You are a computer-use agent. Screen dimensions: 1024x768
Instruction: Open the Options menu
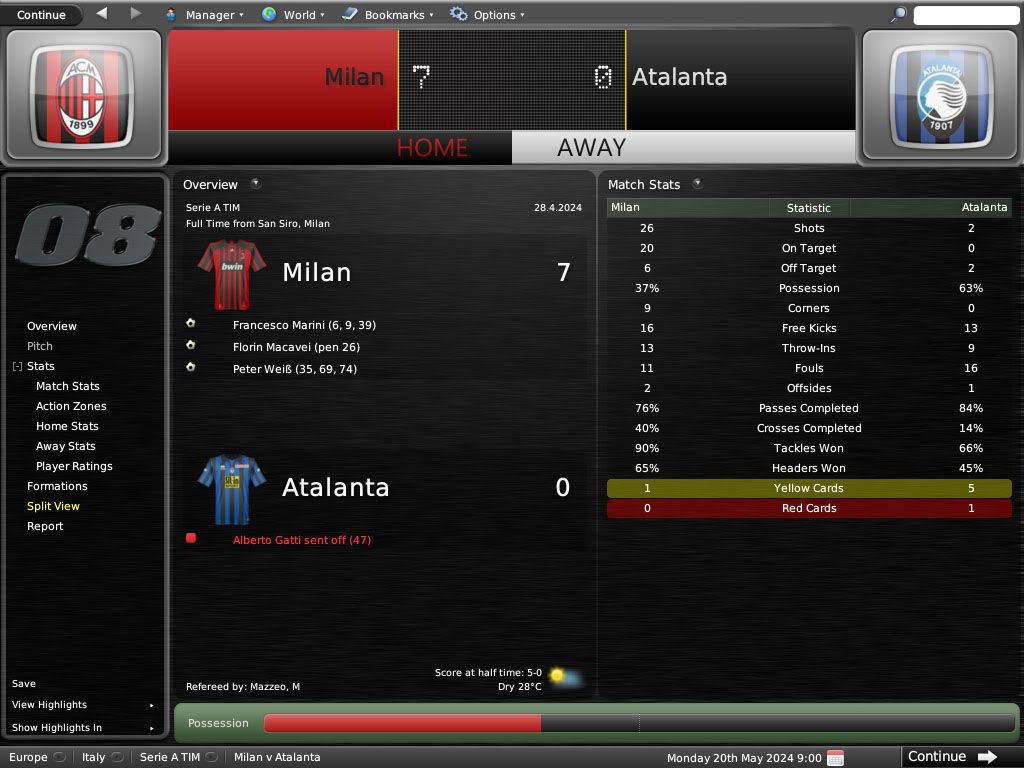click(487, 15)
